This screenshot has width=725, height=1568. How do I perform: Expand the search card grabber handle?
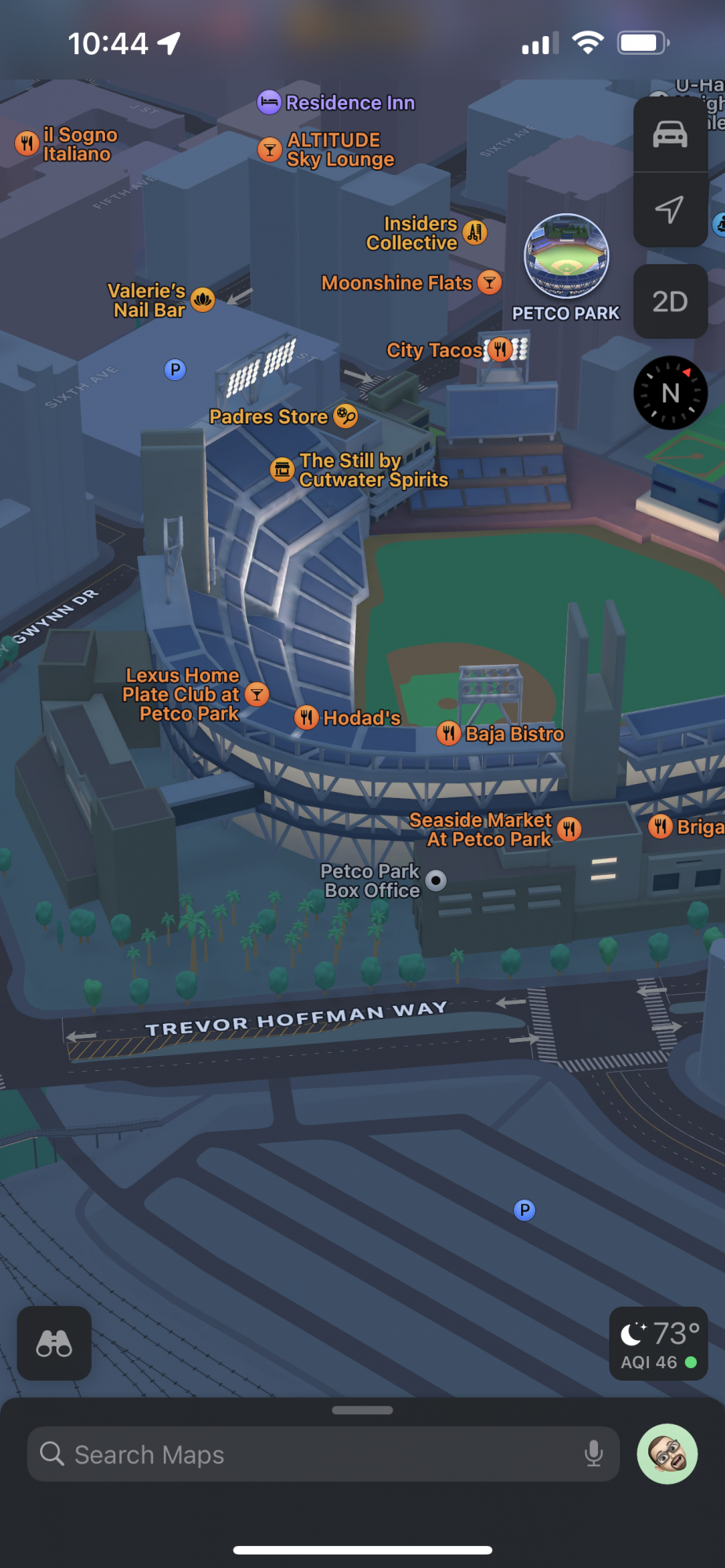click(x=362, y=1410)
